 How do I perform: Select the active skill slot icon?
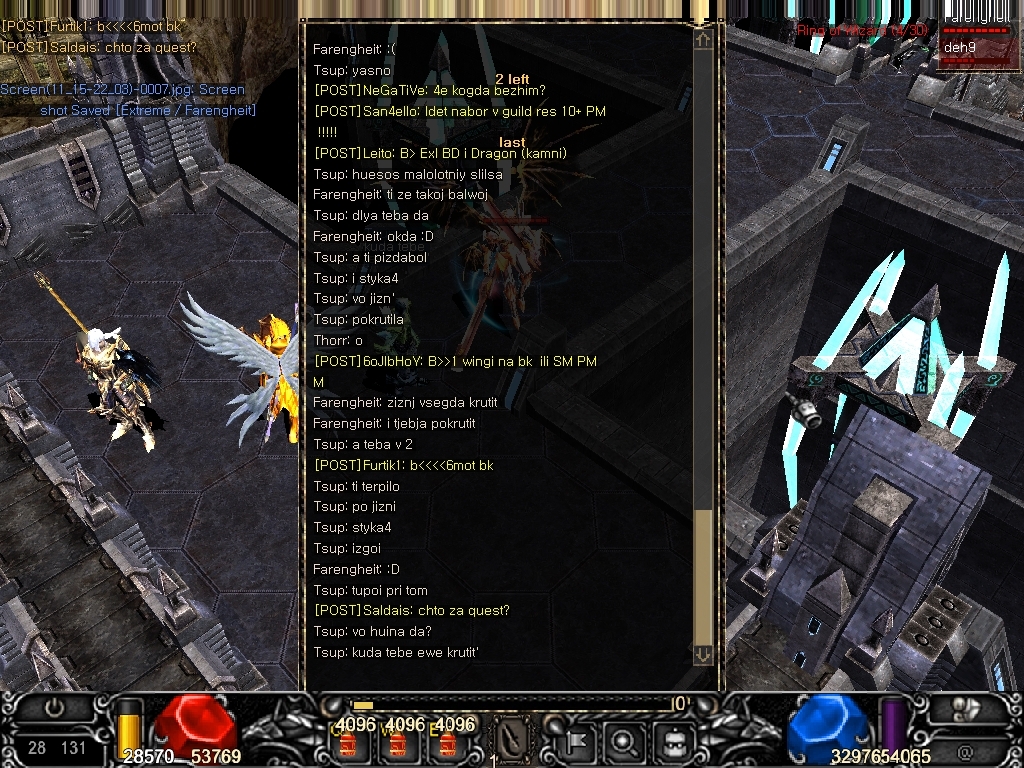(x=513, y=741)
